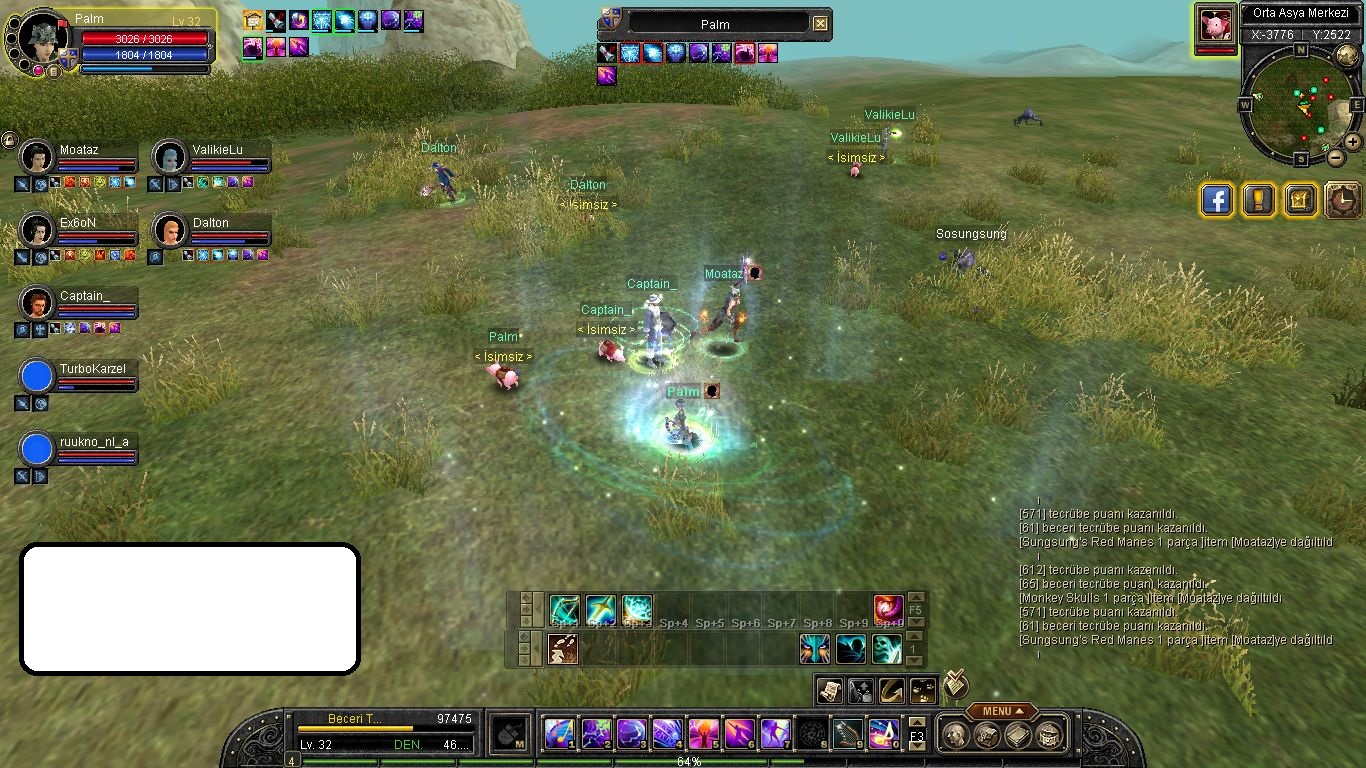
Task: Open the clock icon button
Action: coord(1342,200)
